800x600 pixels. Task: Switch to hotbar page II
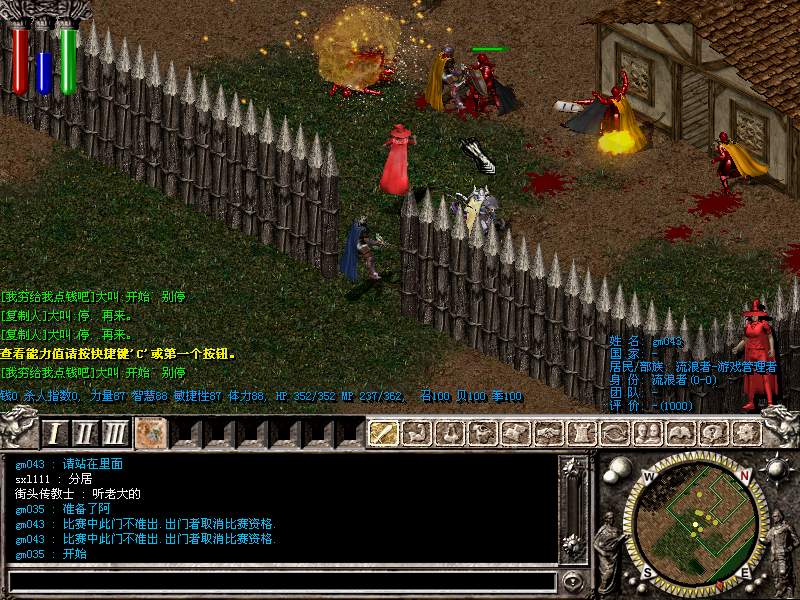tap(85, 433)
